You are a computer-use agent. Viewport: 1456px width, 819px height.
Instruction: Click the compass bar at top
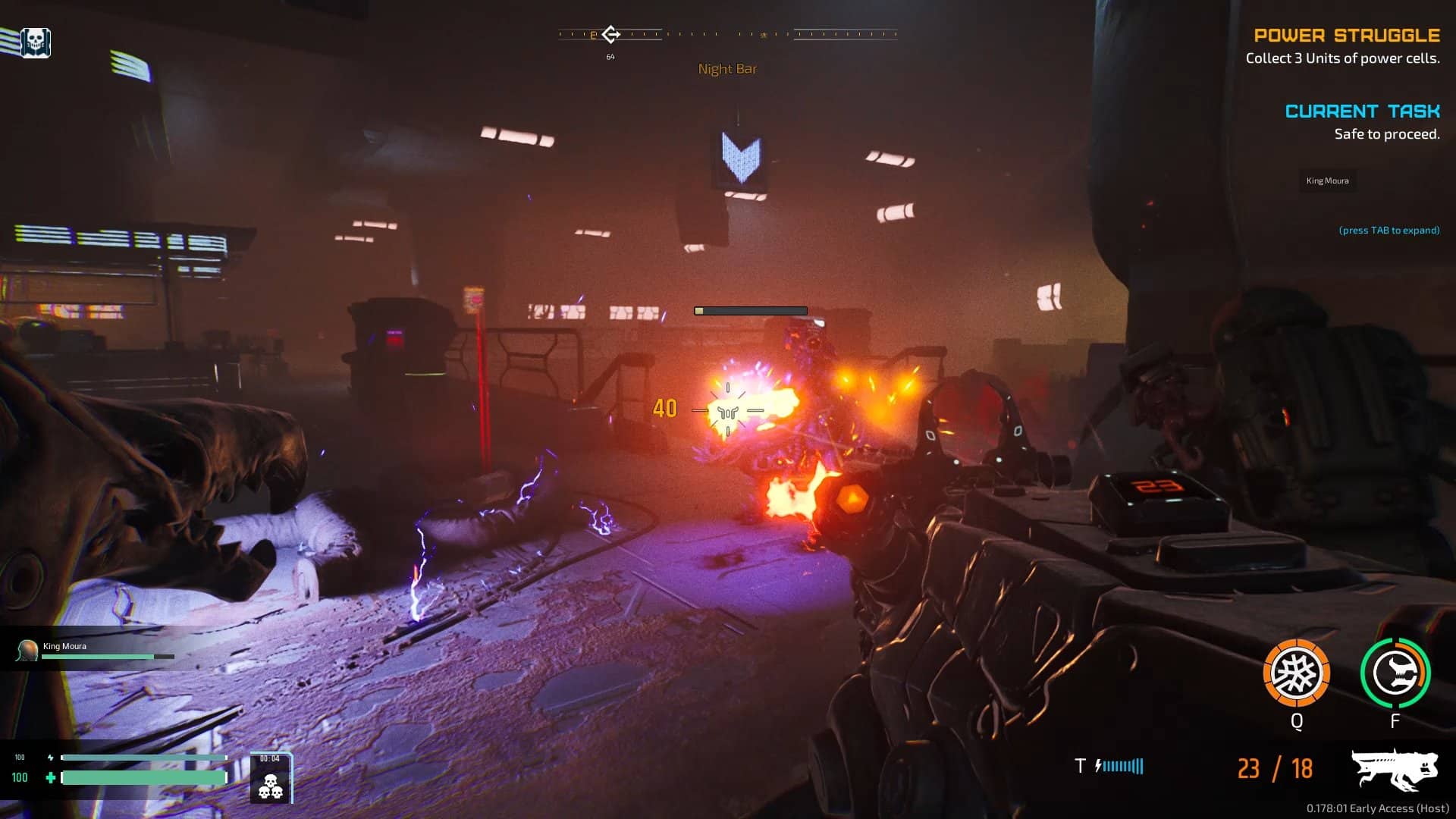point(727,34)
